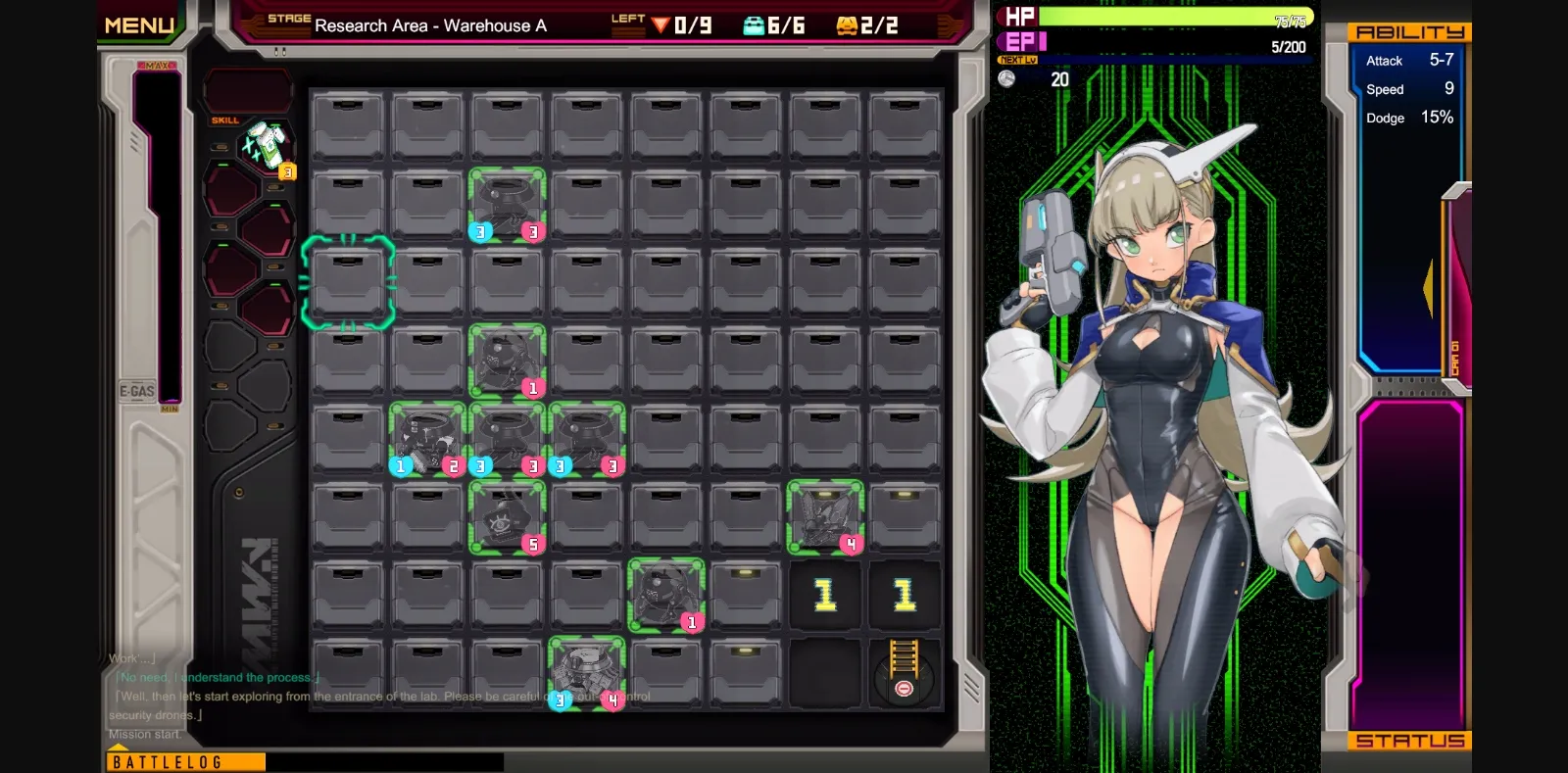
Task: Click the ABILITY panel header
Action: (1413, 31)
